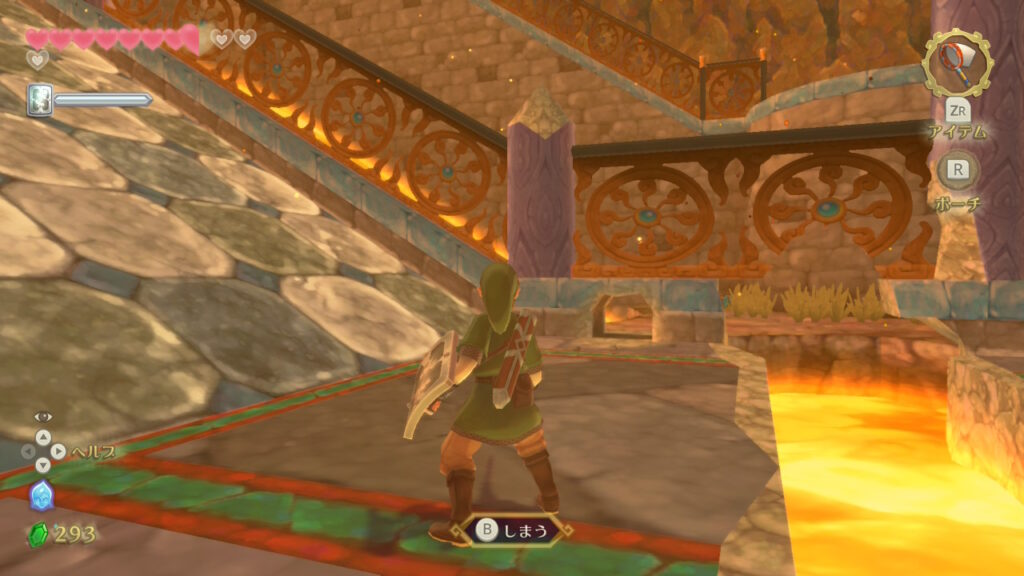The width and height of the screenshot is (1024, 576).
Task: Select the equipped Bug Net item icon
Action: pyautogui.click(x=957, y=63)
